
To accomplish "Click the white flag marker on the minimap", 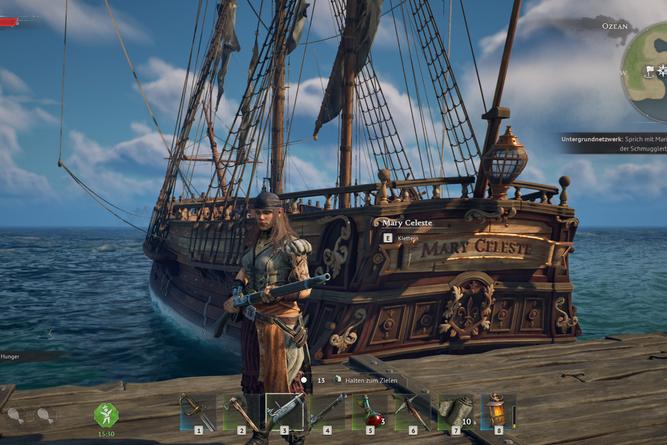I will [649, 71].
